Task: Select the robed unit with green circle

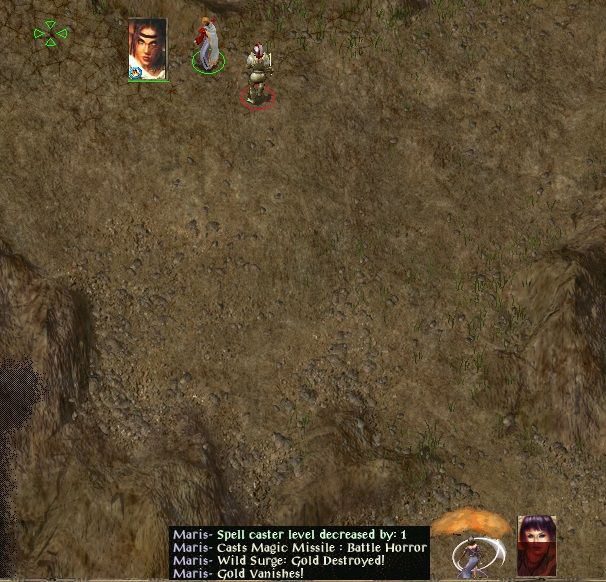Action: click(x=208, y=46)
